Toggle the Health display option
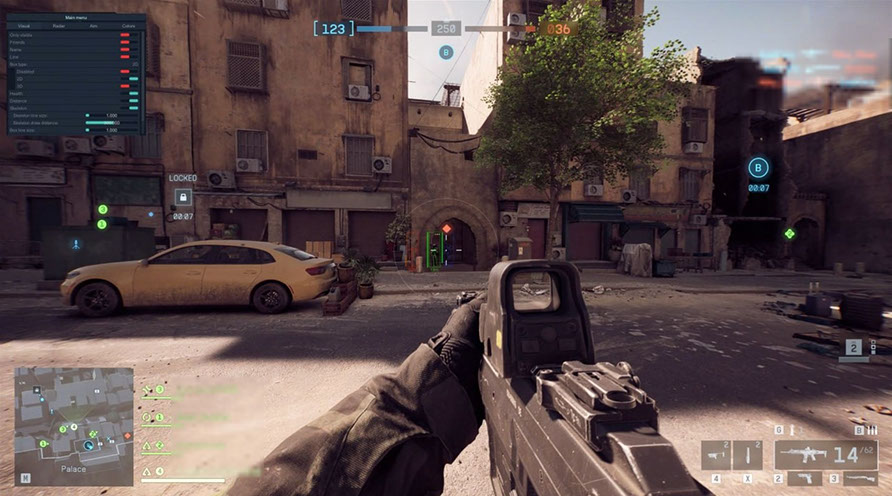The image size is (892, 496). click(x=133, y=93)
